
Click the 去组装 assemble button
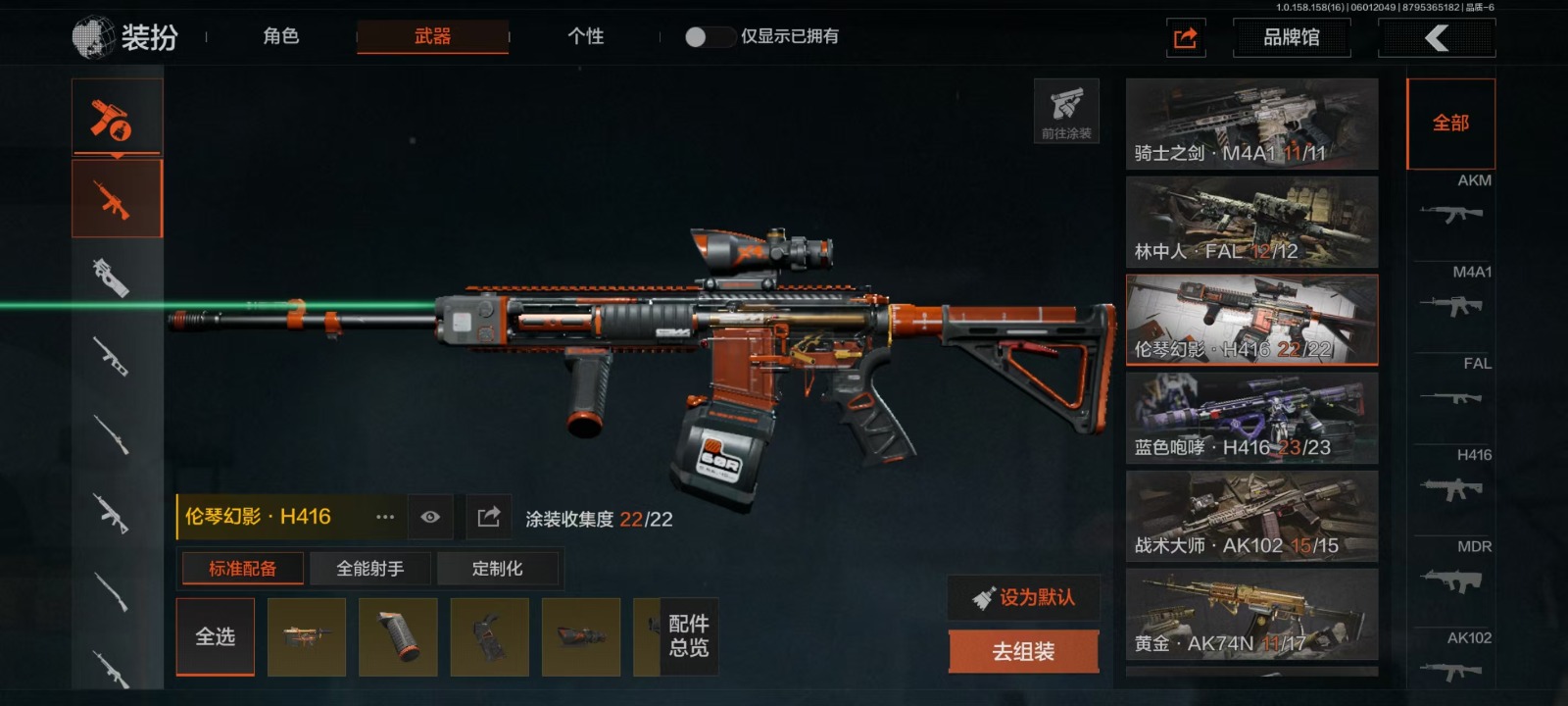coord(1023,652)
